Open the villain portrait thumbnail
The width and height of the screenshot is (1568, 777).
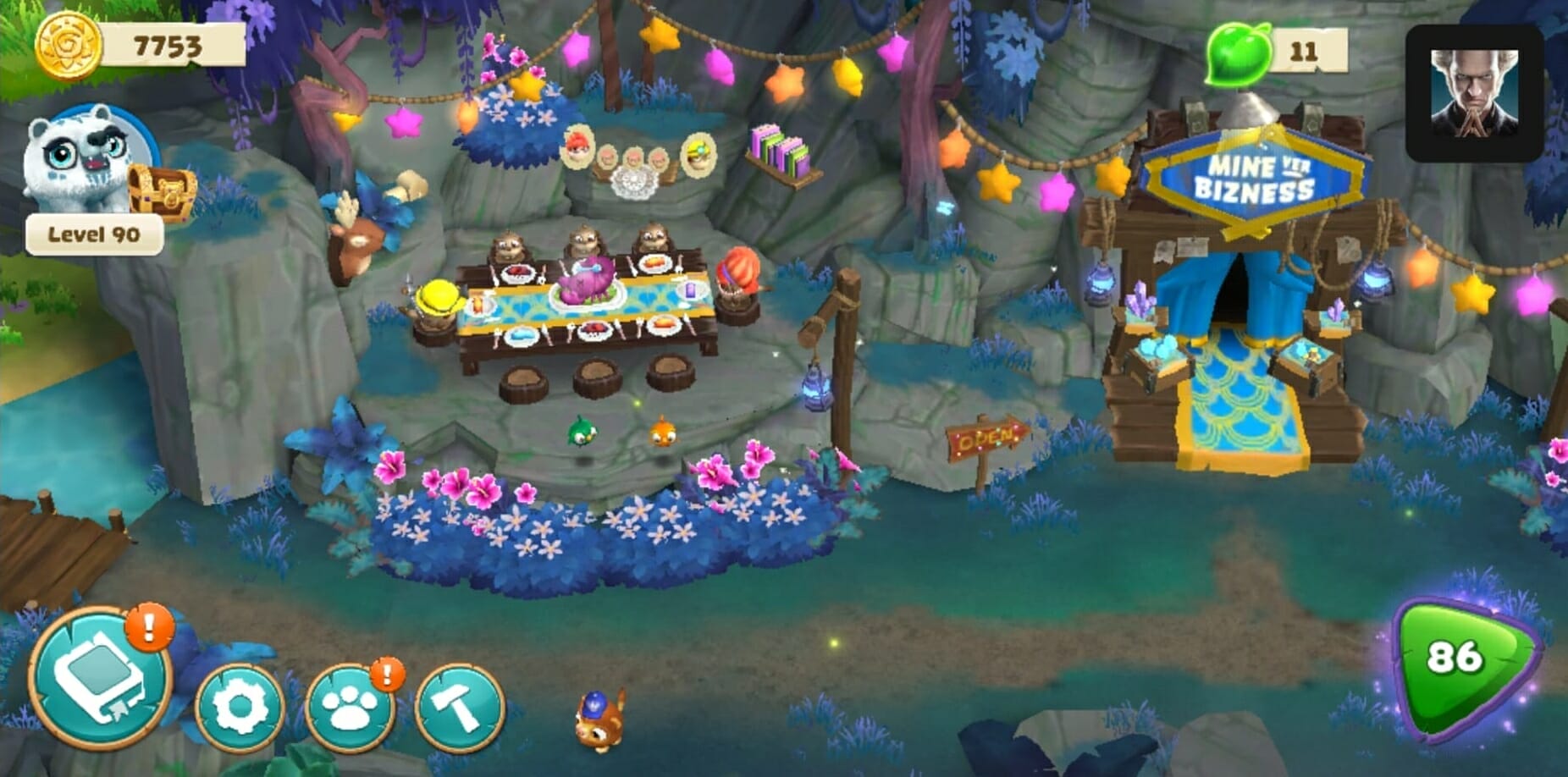(1474, 93)
